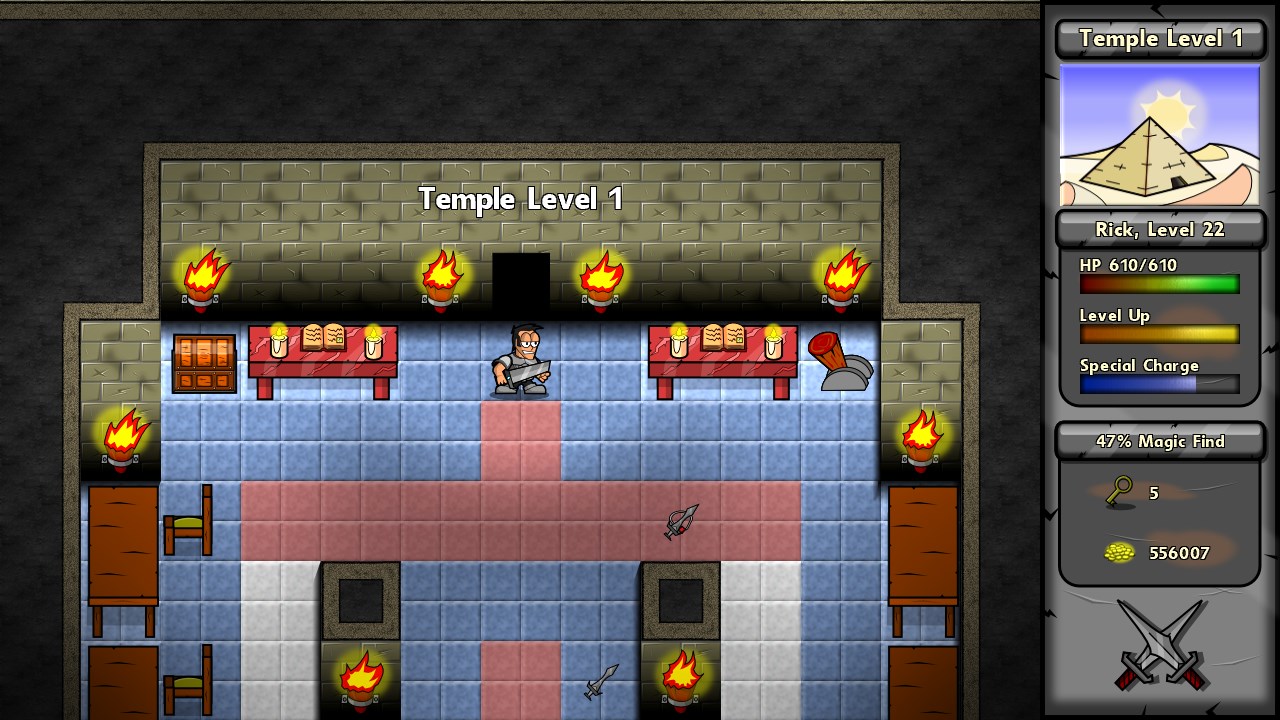Image resolution: width=1280 pixels, height=720 pixels.
Task: Click the 47% Magic Find header
Action: [1160, 441]
